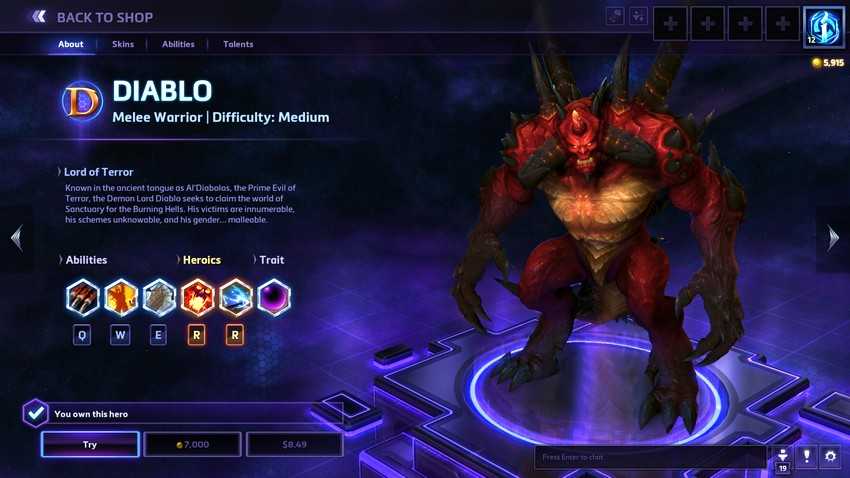
Task: Open the exclamation mark notifications button
Action: click(x=806, y=457)
